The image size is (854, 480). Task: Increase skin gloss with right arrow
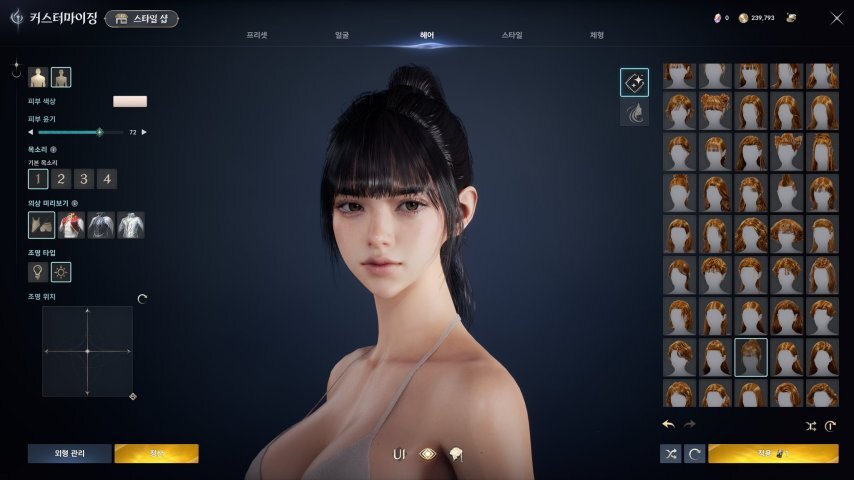(144, 132)
